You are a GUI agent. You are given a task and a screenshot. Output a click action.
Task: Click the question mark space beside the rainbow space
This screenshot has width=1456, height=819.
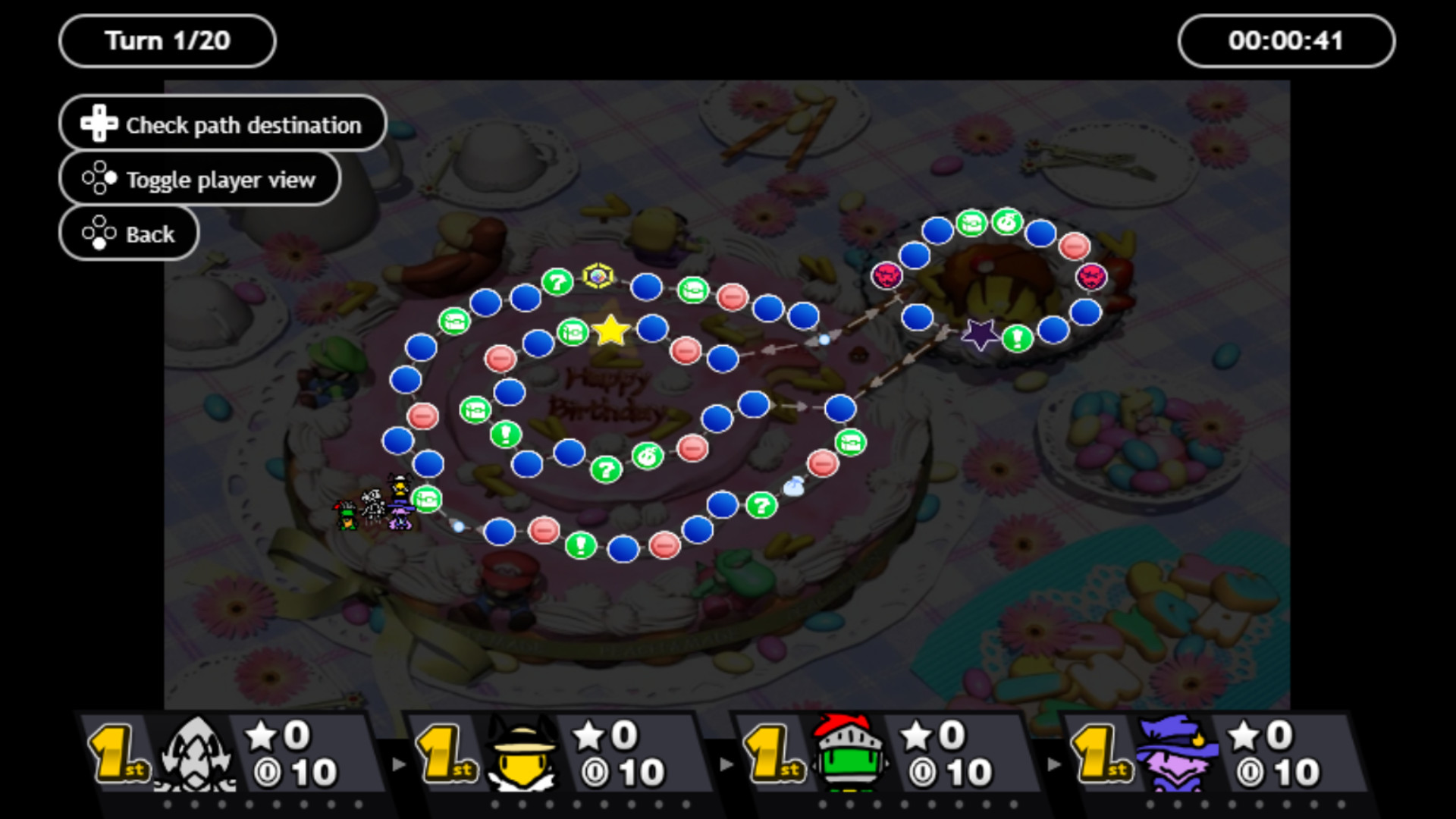click(557, 282)
